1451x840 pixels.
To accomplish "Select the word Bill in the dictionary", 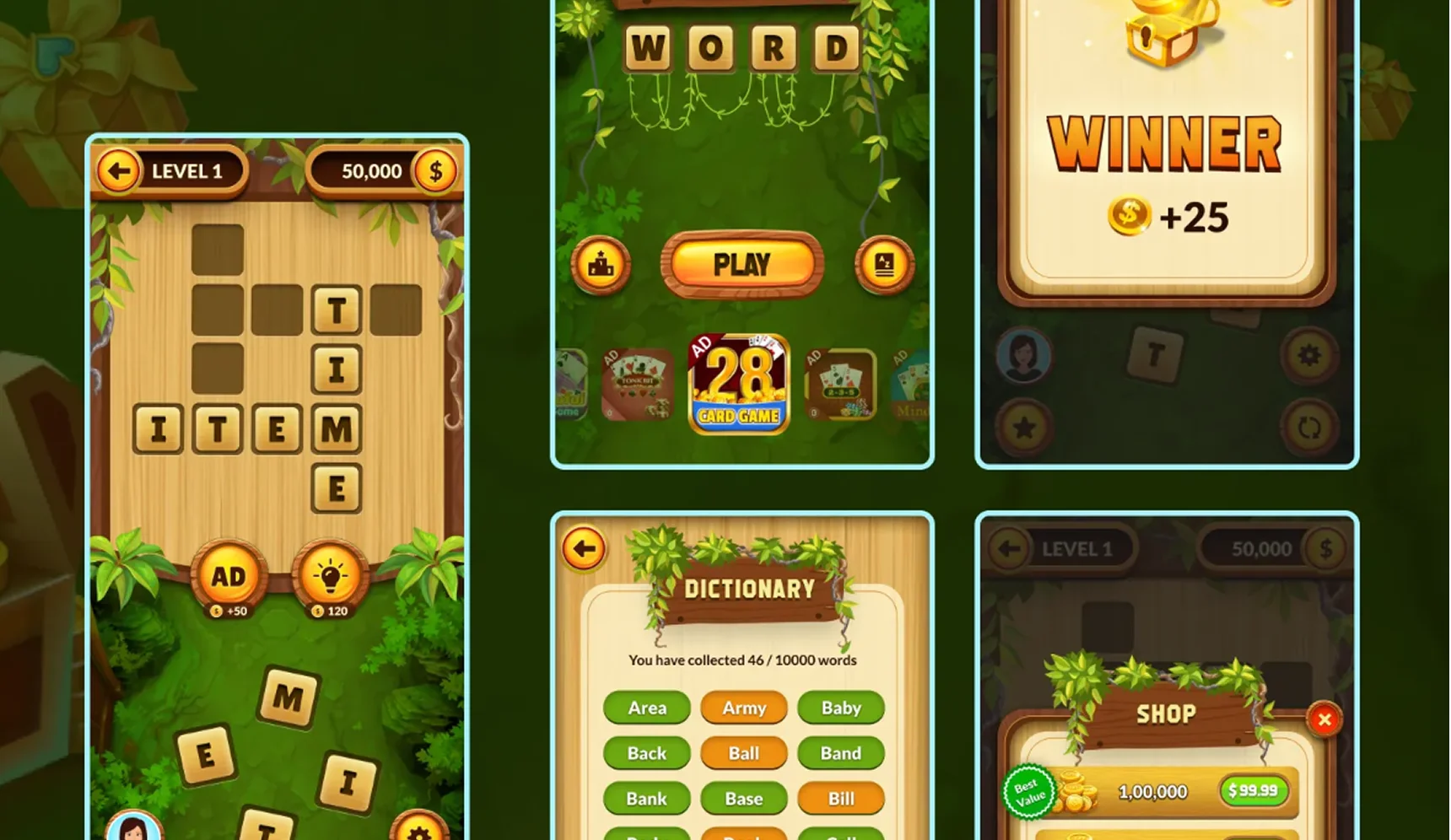I will point(841,799).
